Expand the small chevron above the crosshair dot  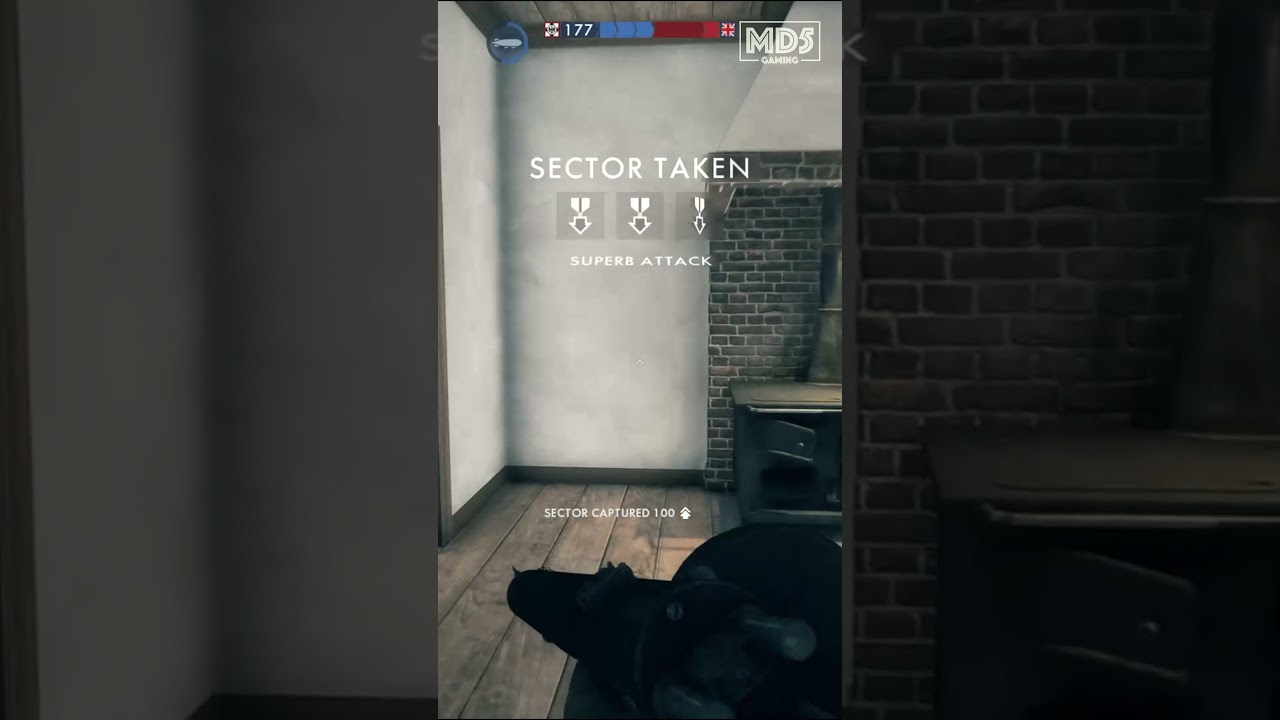[x=639, y=363]
